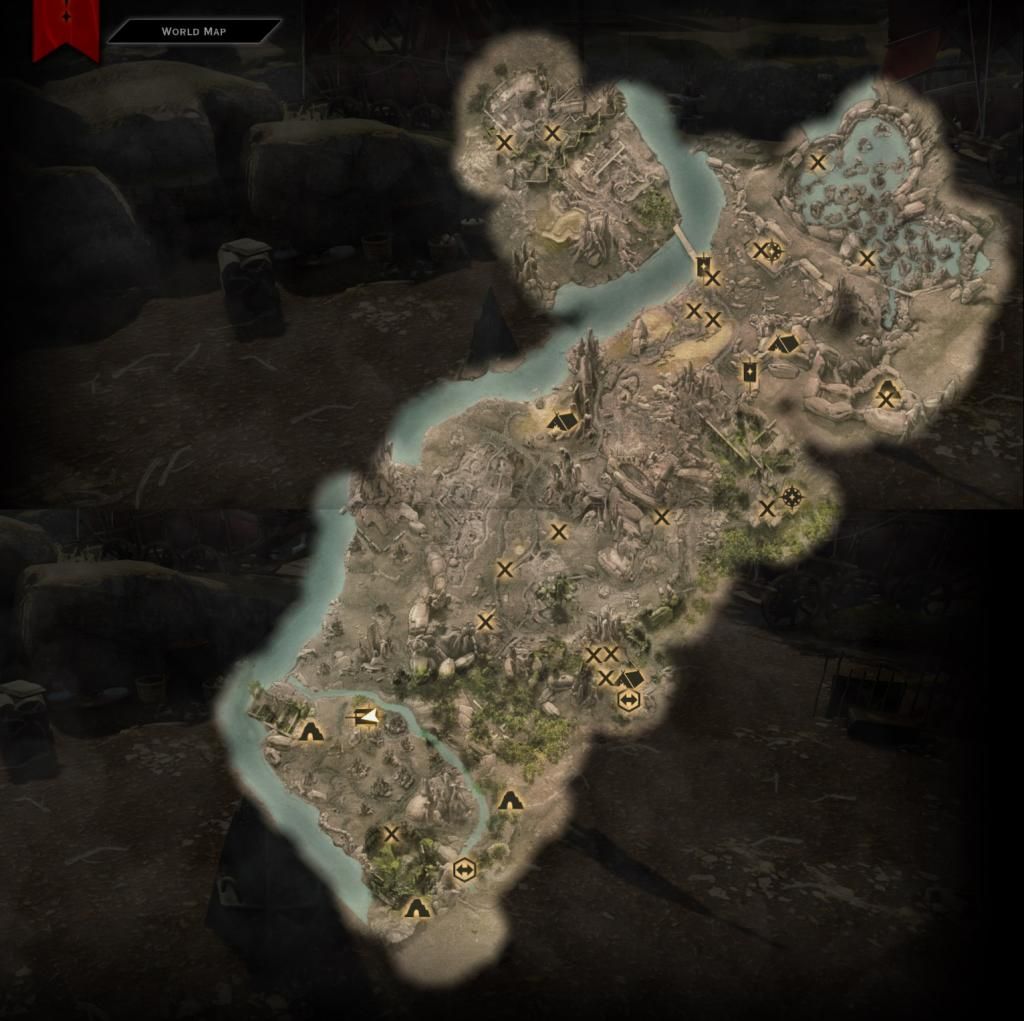This screenshot has height=1021, width=1024.
Task: Select the camp icon overlapped by an X
Action: click(x=886, y=394)
